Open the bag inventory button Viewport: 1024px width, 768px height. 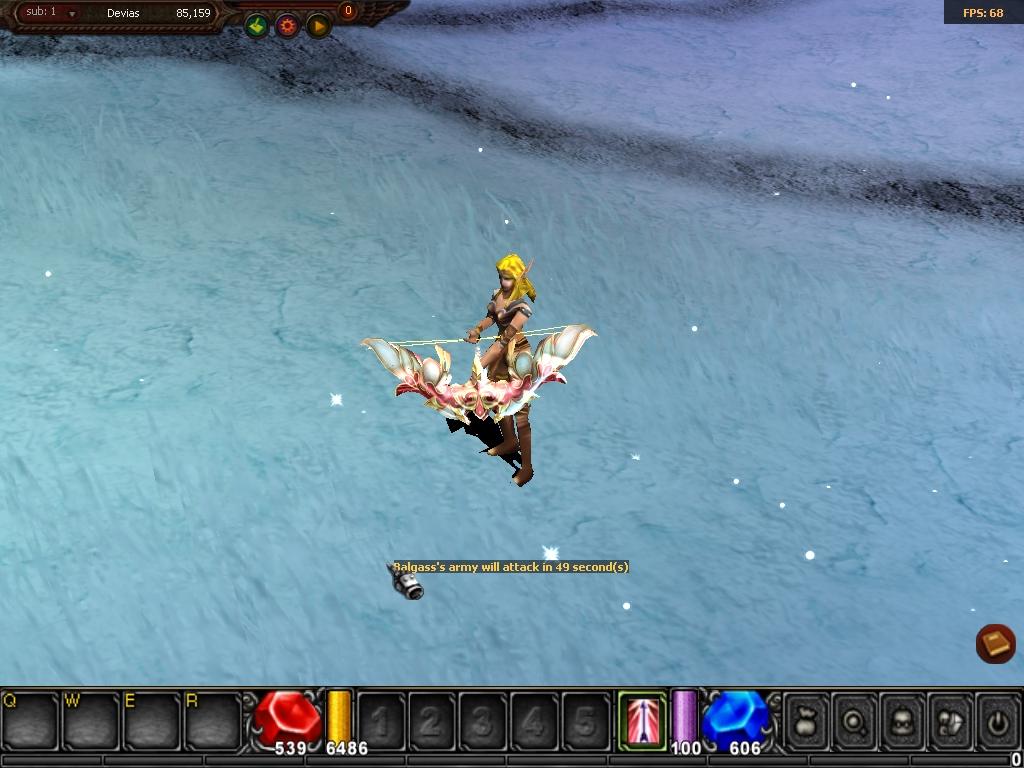(806, 720)
